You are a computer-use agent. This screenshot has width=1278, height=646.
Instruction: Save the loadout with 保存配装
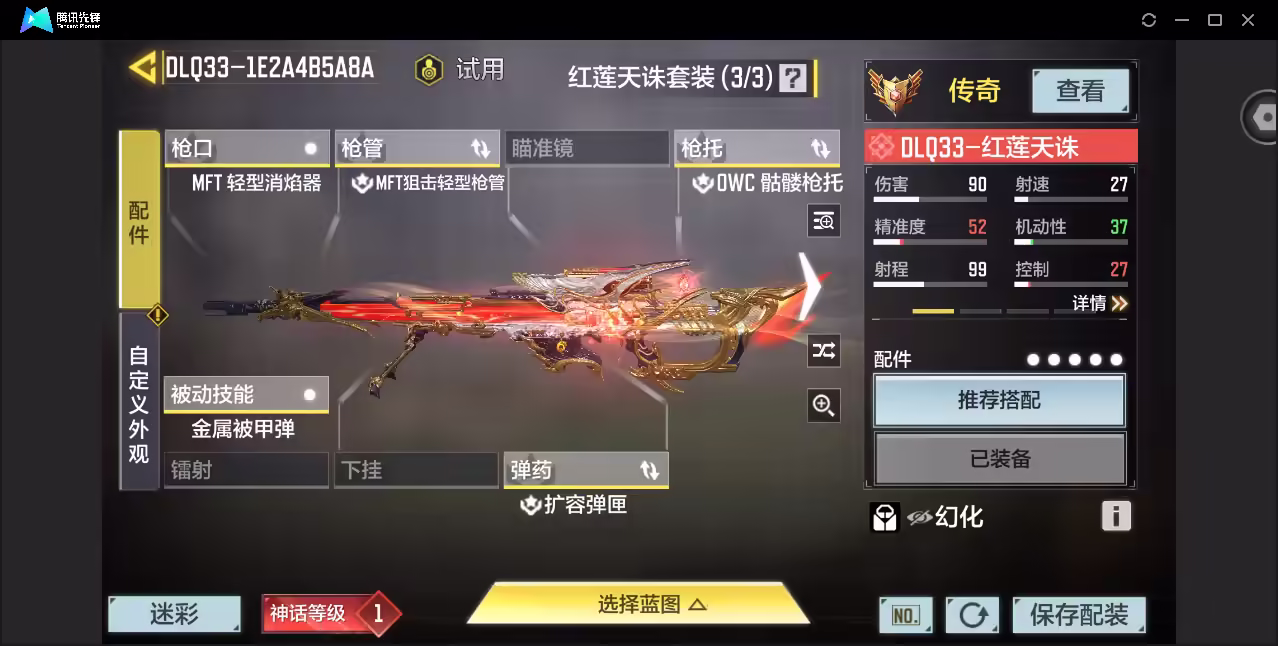[1078, 615]
